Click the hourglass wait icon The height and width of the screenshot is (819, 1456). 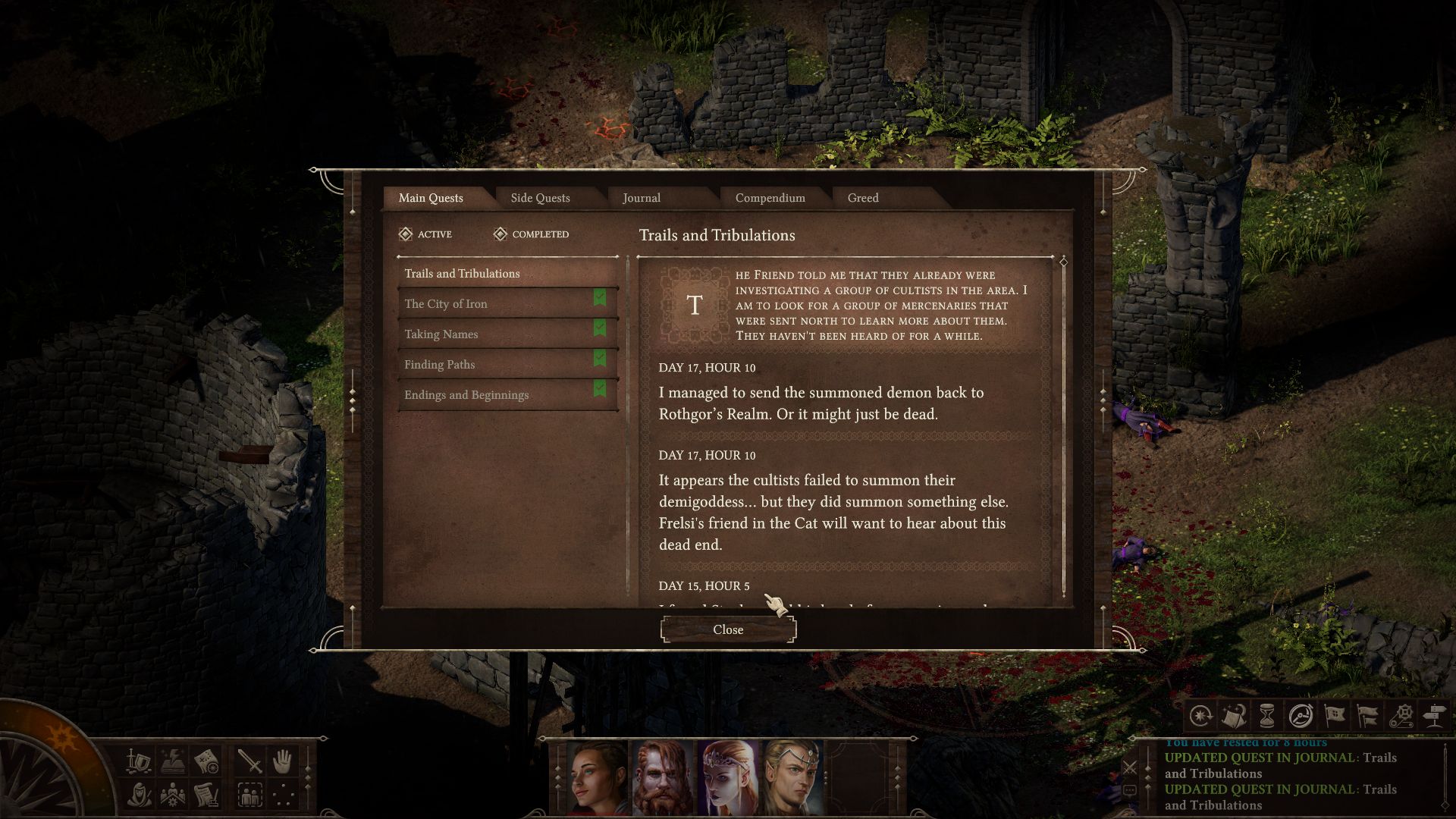1266,715
